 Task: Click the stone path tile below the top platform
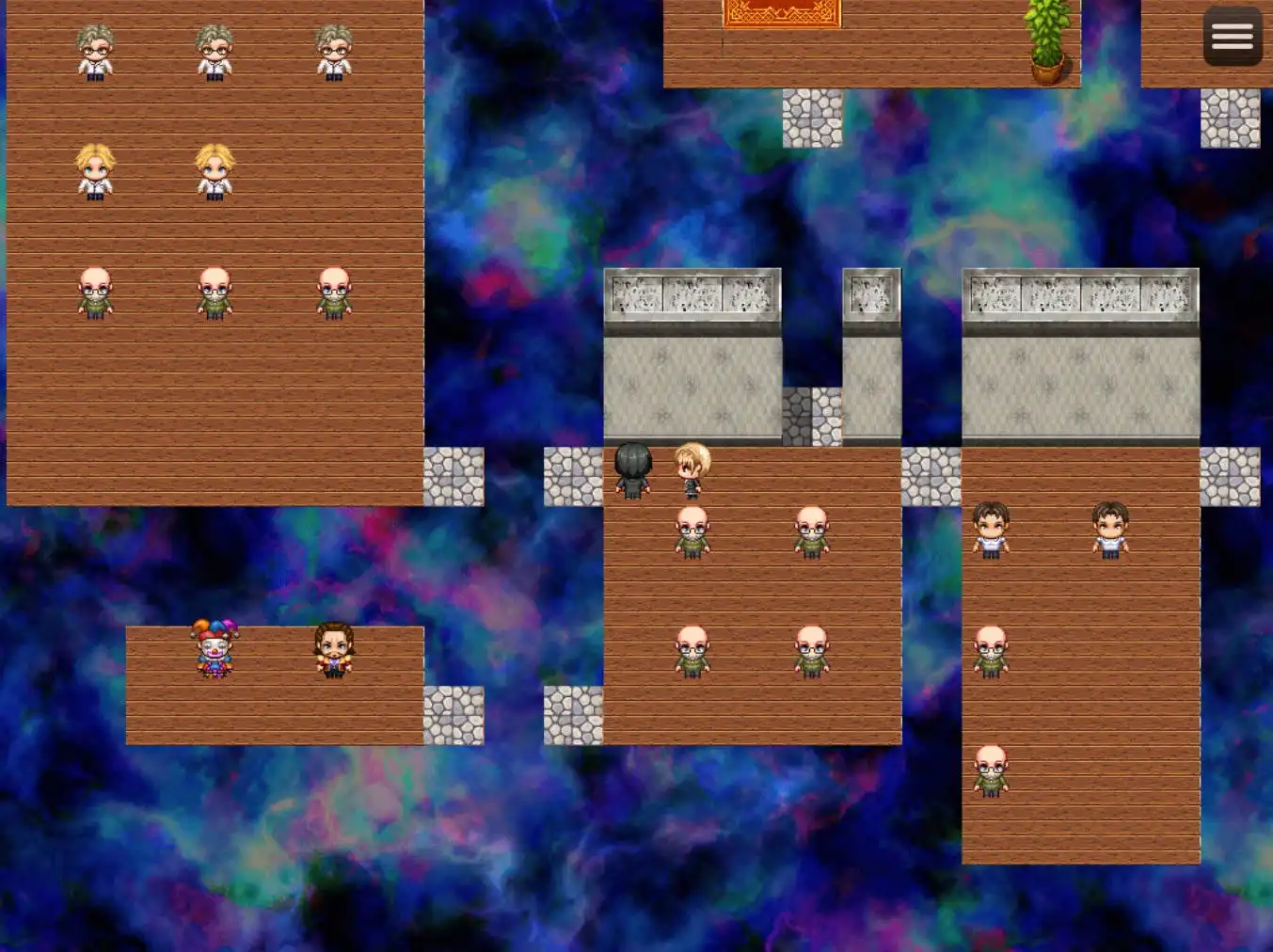click(x=811, y=119)
